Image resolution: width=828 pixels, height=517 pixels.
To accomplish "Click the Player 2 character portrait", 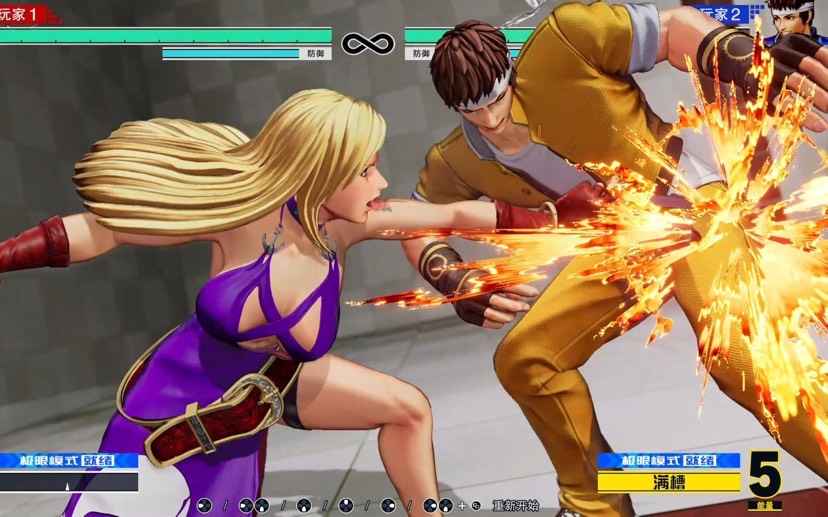I will tap(797, 22).
